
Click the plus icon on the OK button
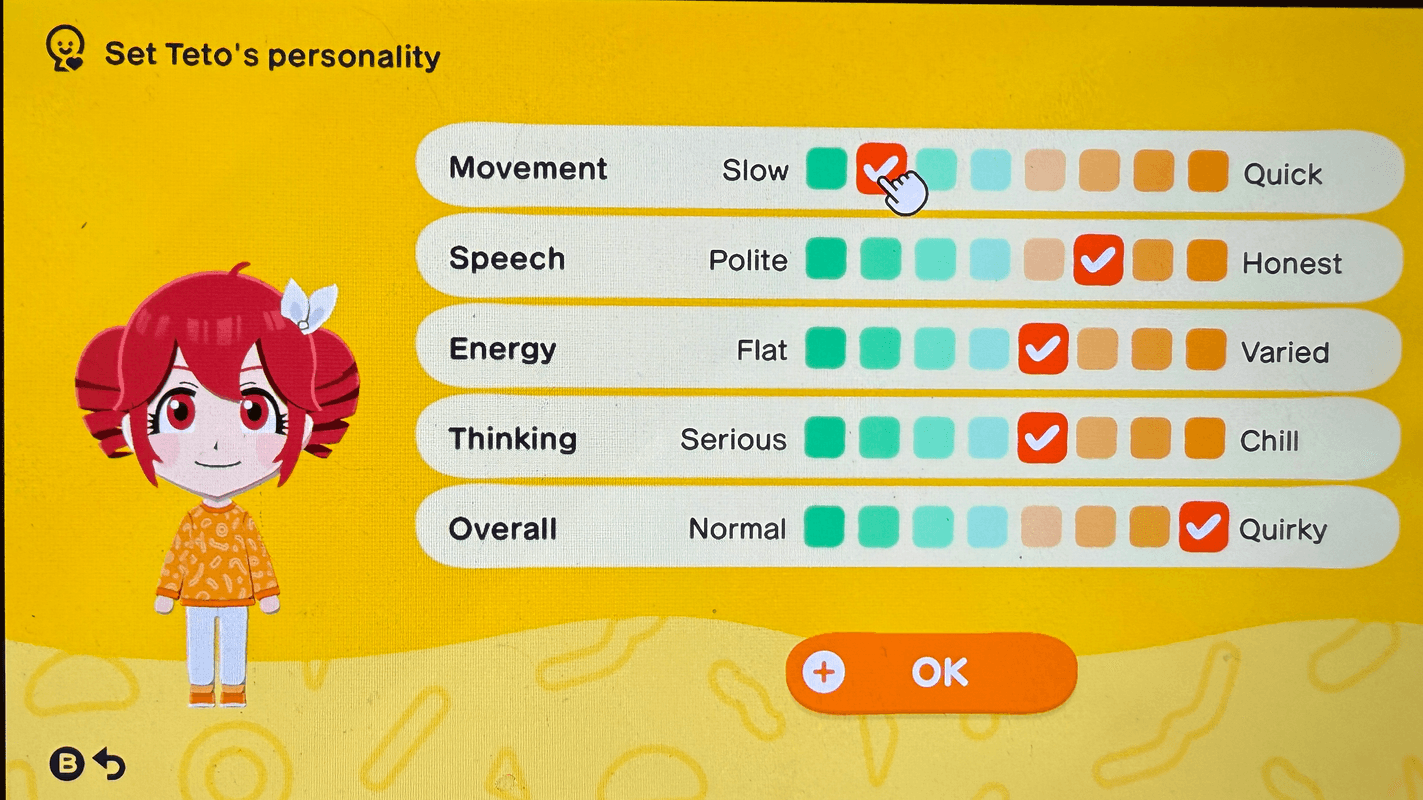tap(822, 672)
